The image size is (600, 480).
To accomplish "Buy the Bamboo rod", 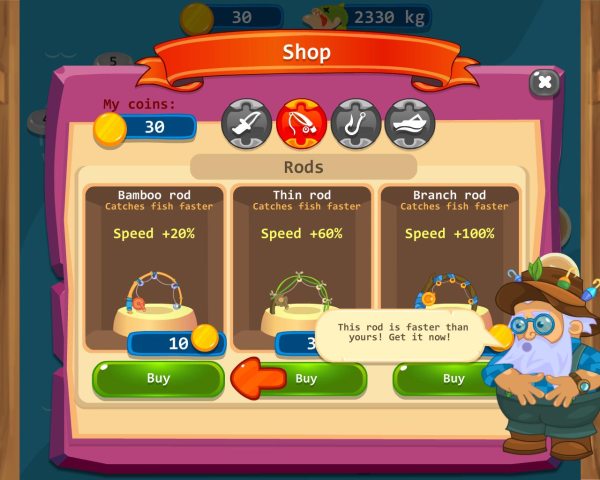I will click(x=158, y=379).
